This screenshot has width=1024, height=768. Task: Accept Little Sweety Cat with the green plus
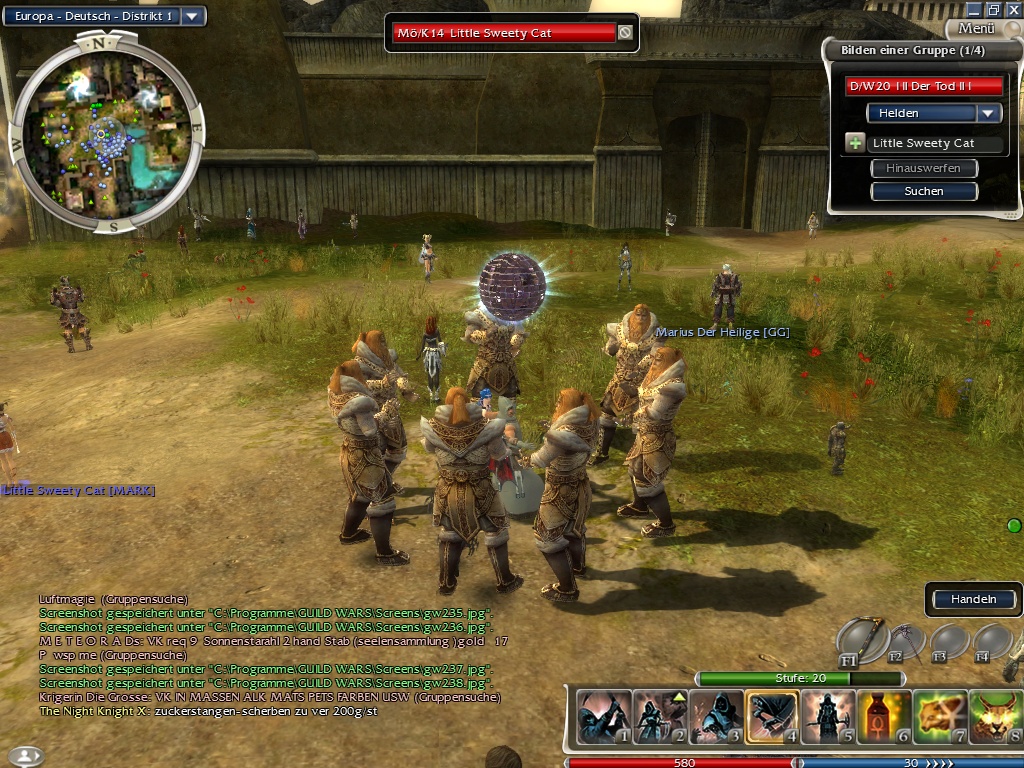tap(855, 143)
